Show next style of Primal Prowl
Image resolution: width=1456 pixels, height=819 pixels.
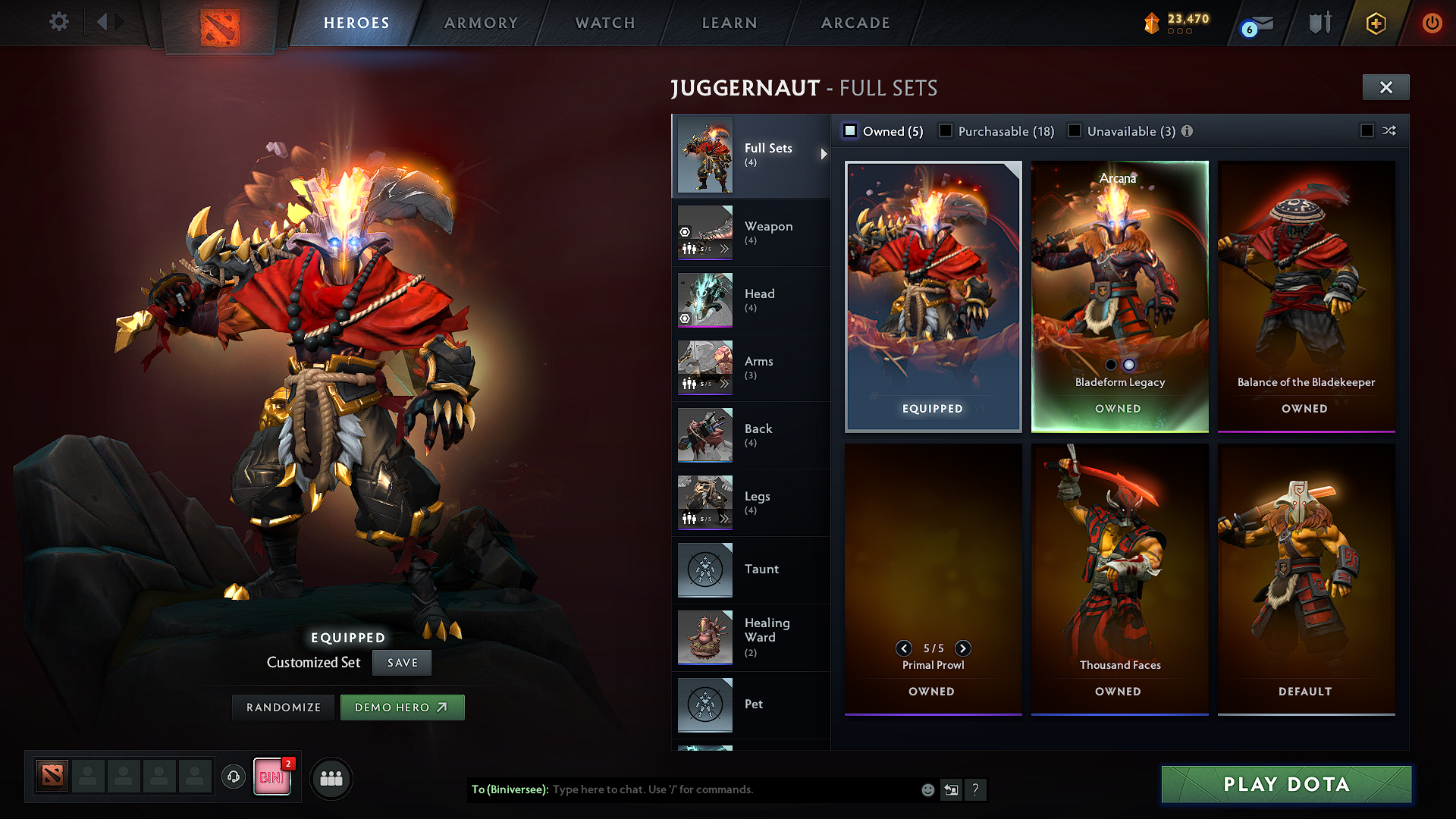click(963, 648)
